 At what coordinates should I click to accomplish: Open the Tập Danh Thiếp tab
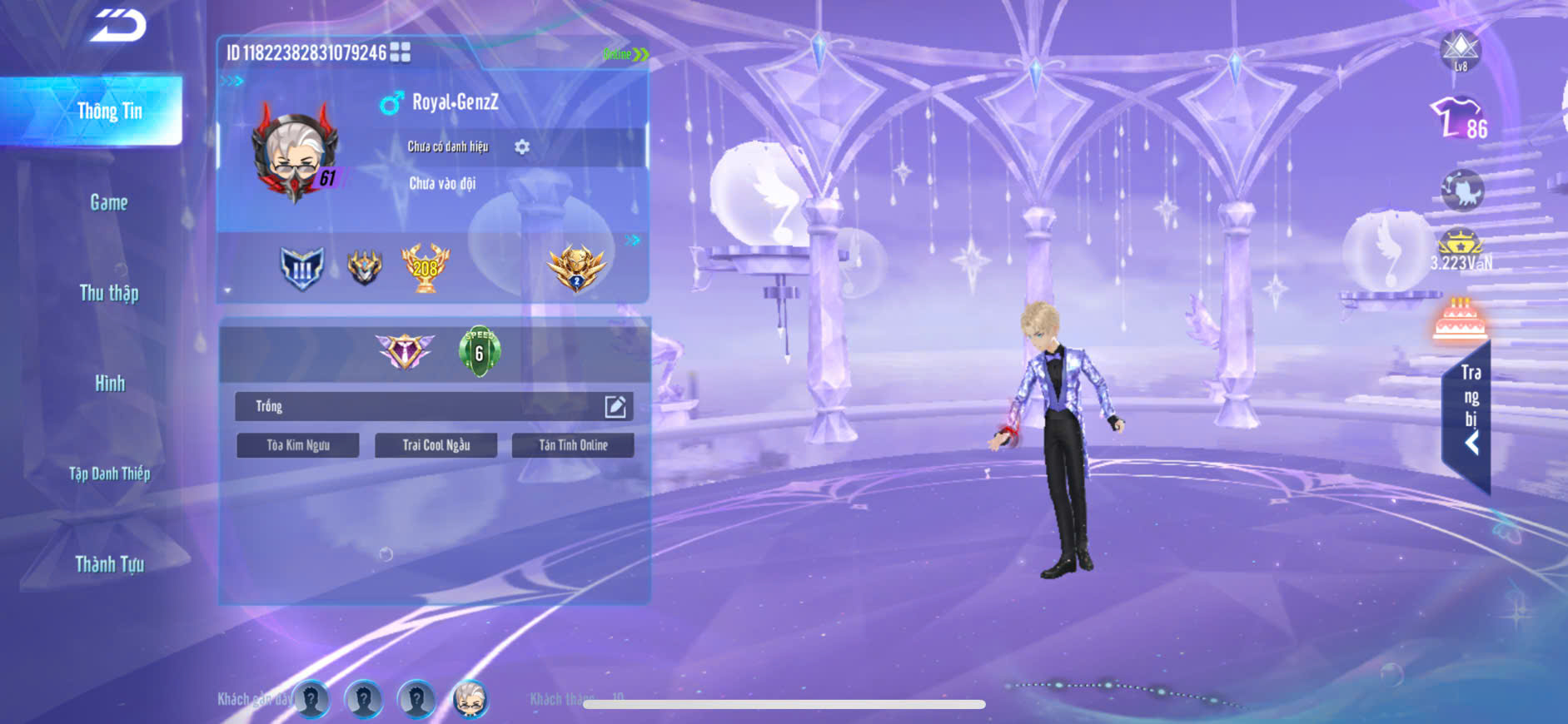109,474
